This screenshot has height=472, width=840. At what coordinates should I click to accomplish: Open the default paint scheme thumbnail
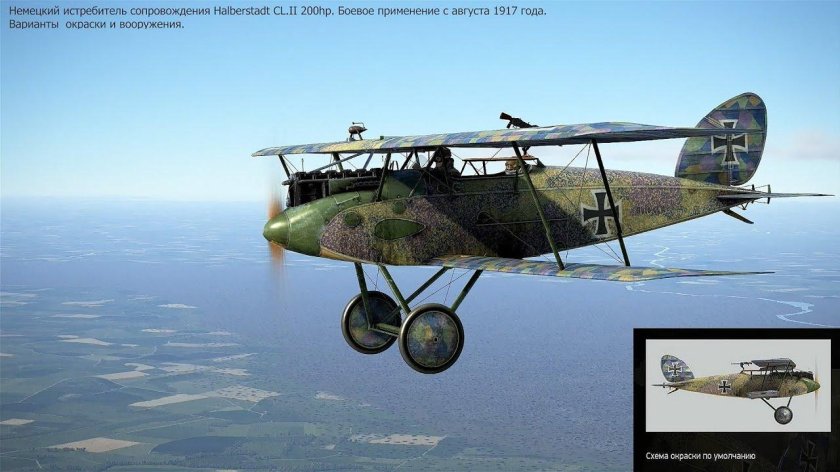click(x=736, y=390)
